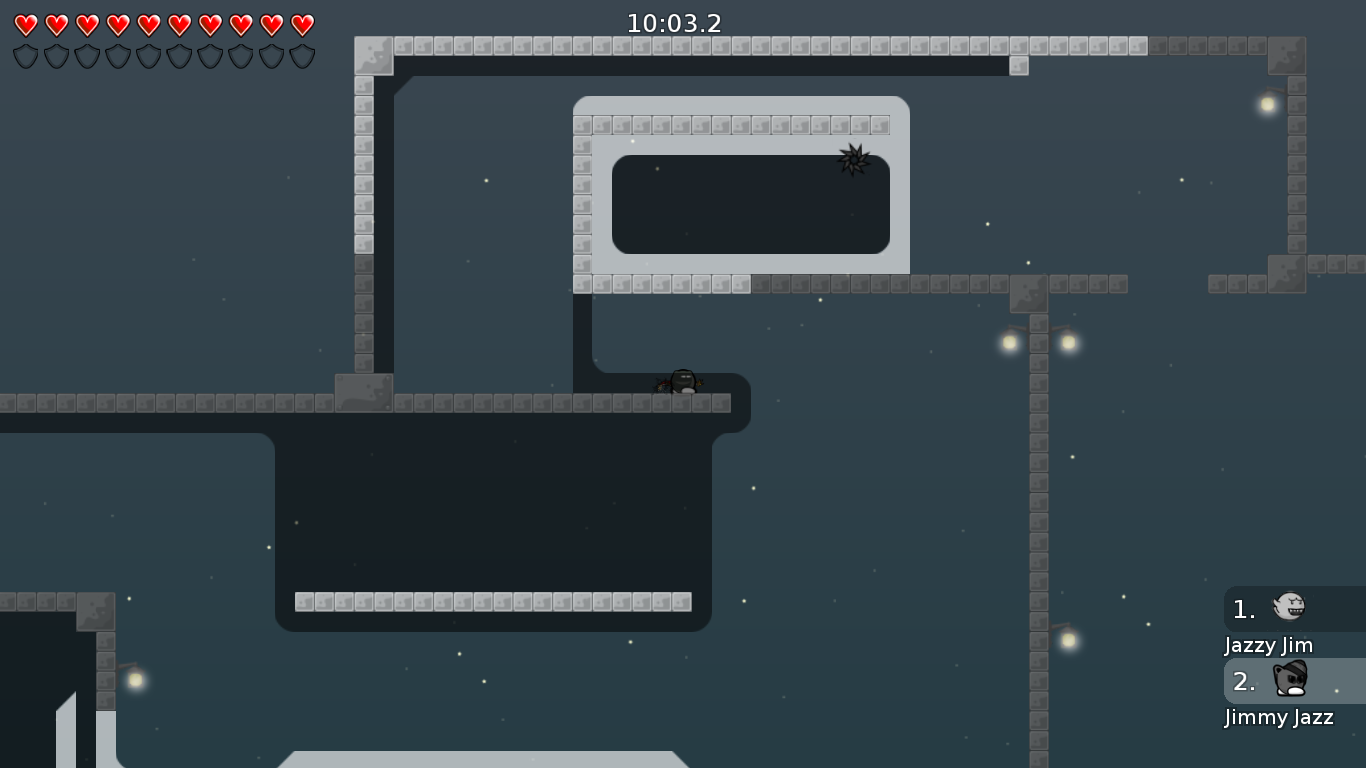Click the first red heart in the health bar
Viewport: 1366px width, 768px height.
tap(25, 24)
